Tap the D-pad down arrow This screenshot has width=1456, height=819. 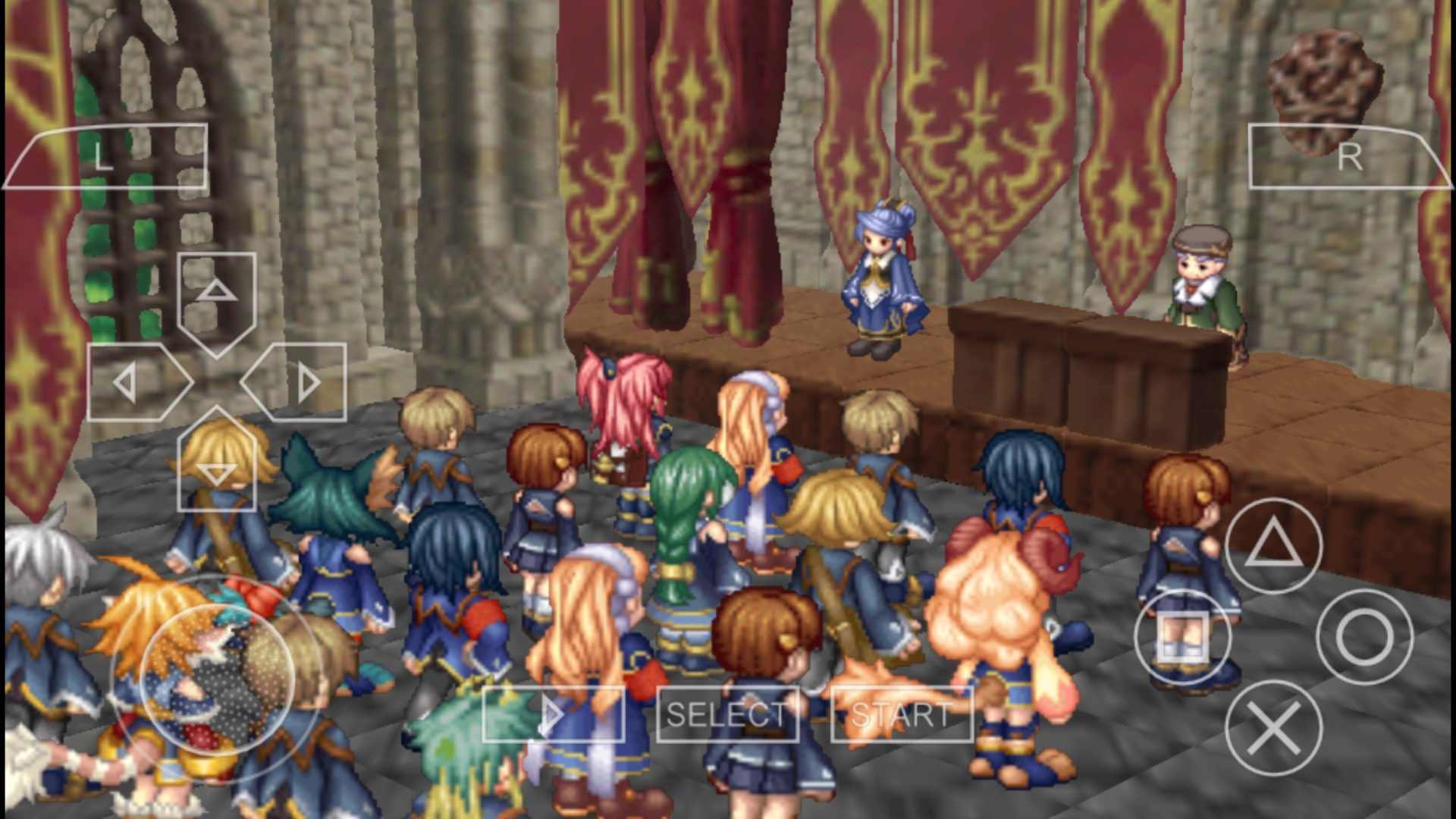coord(217,463)
